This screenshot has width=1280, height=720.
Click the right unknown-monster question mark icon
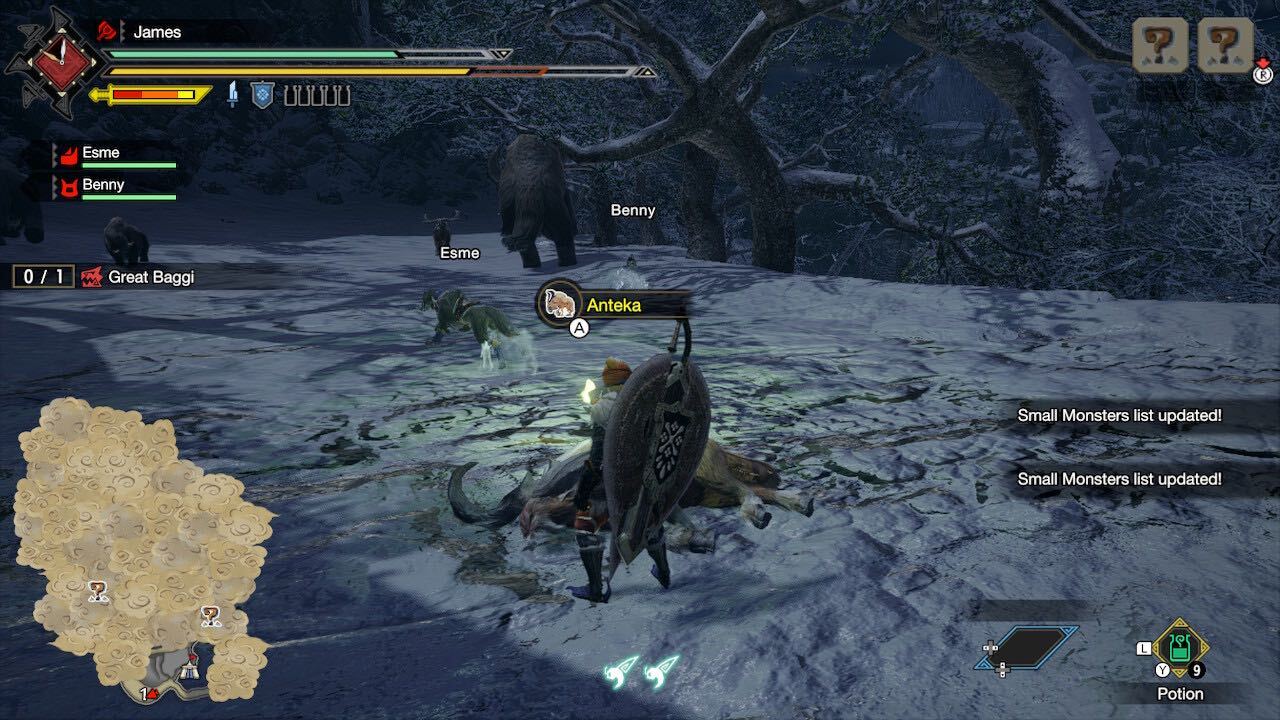click(x=1225, y=45)
